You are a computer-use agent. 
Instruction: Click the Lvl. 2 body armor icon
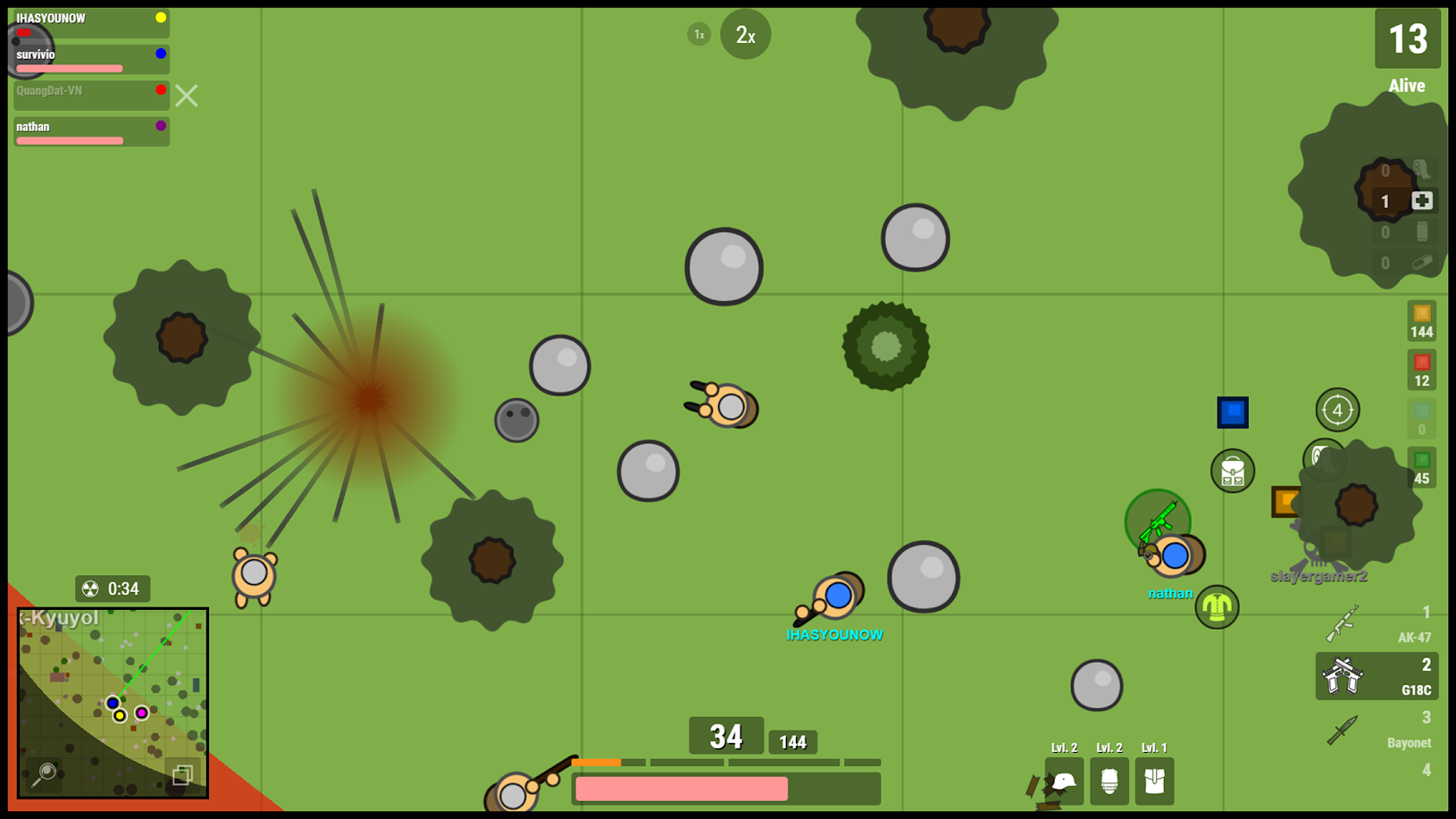coord(1109,781)
